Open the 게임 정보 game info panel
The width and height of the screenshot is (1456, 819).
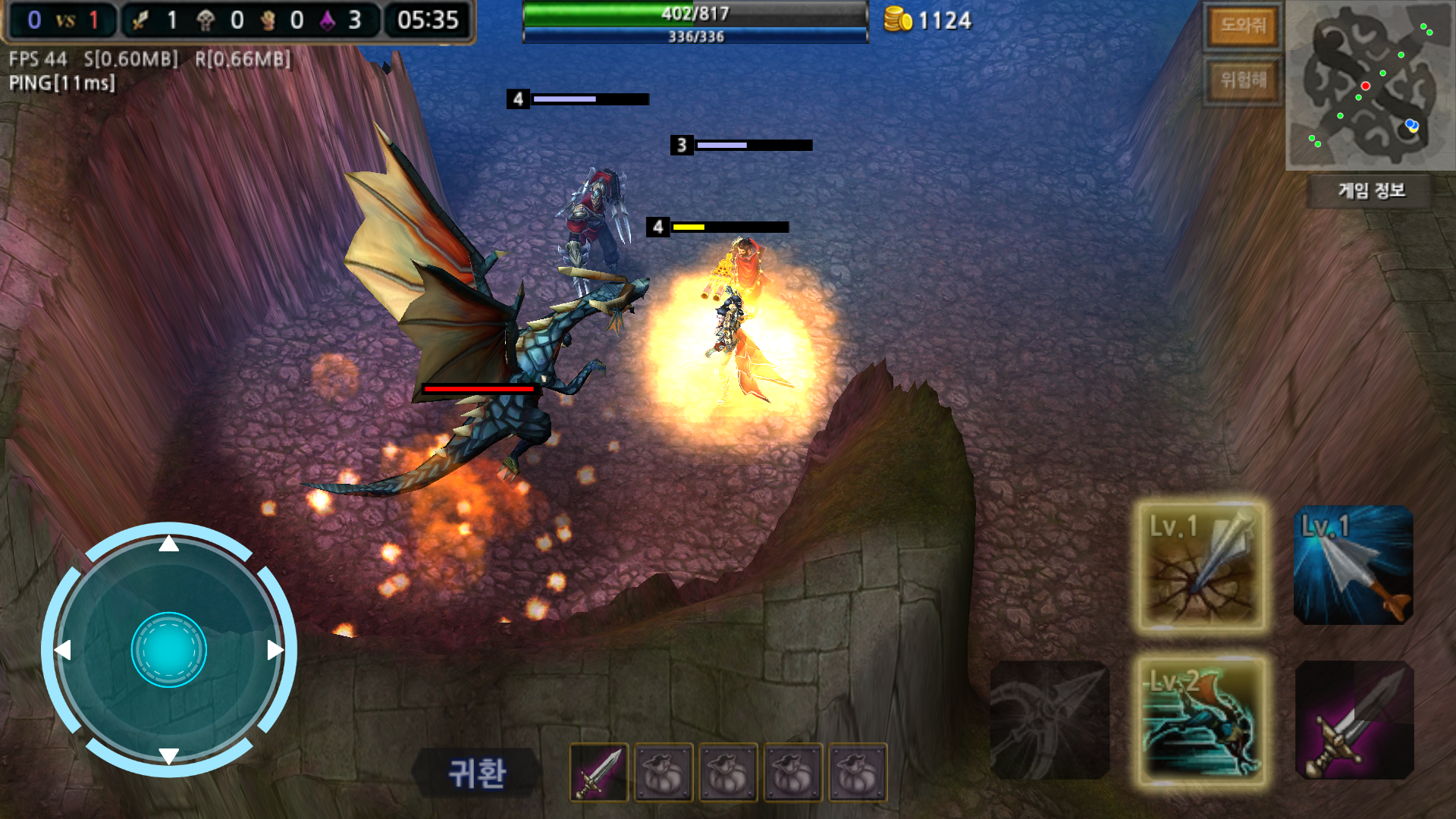[x=1370, y=192]
